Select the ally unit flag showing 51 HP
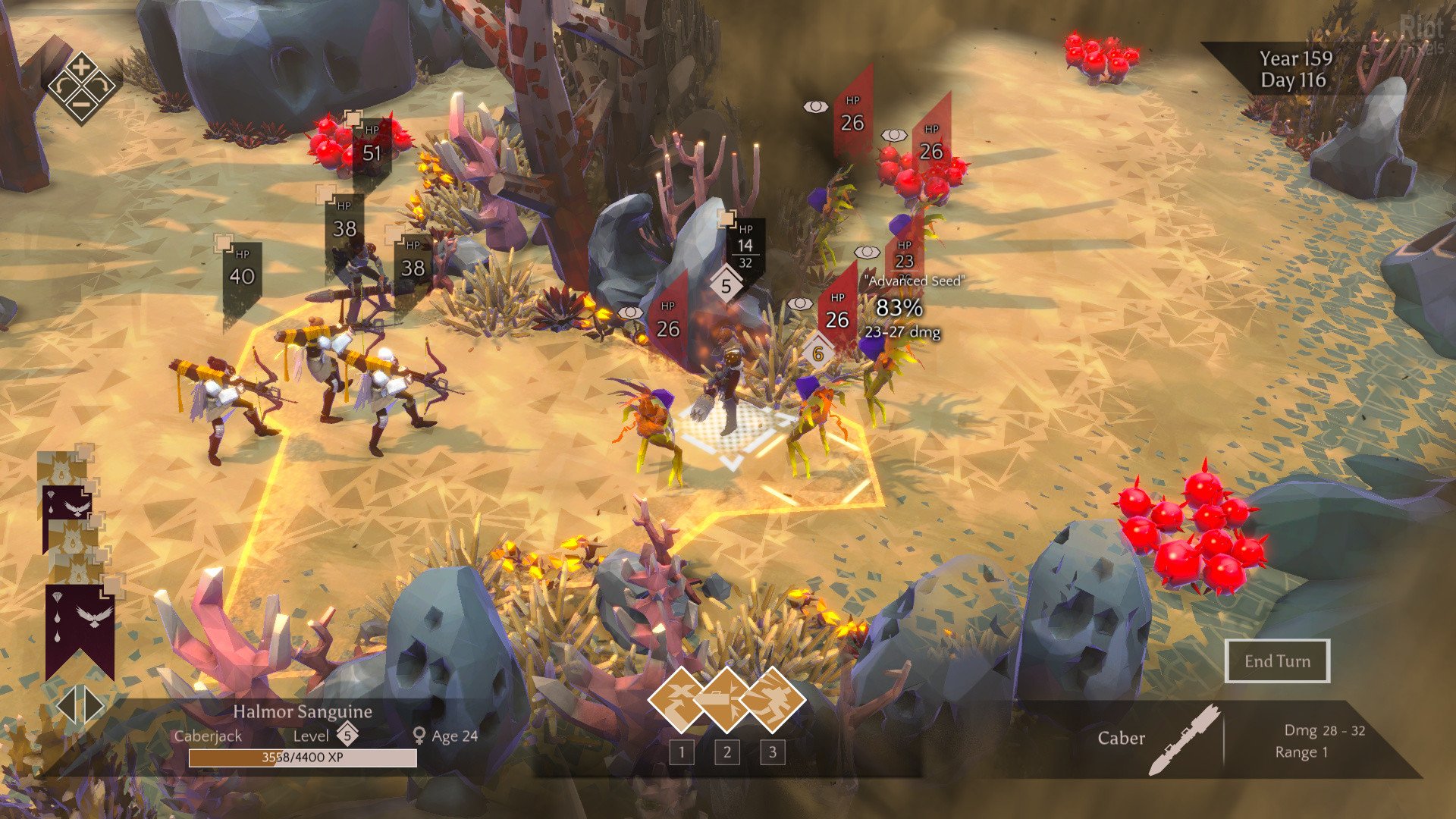This screenshot has height=819, width=1456. click(372, 148)
